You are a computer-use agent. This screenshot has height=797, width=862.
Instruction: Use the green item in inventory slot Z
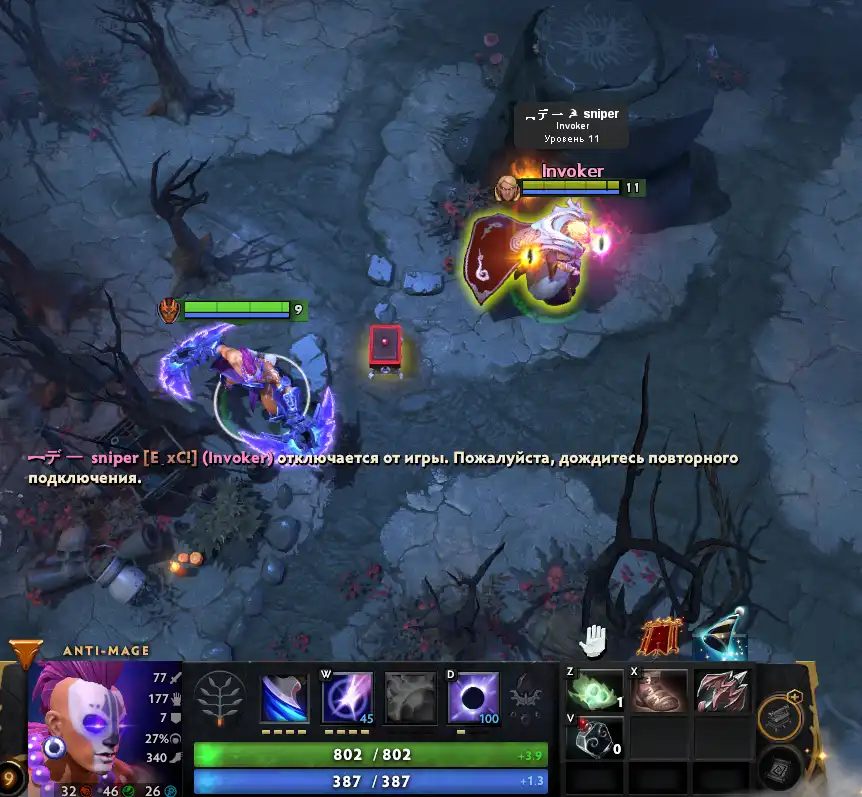pos(595,691)
